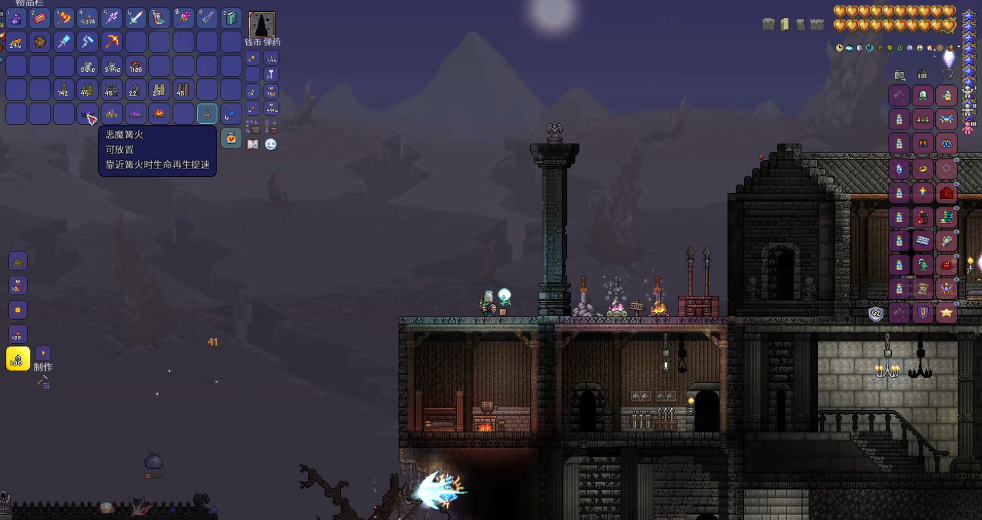Open the crafting window hammer icon
982x520 pixels.
pyautogui.click(x=43, y=380)
